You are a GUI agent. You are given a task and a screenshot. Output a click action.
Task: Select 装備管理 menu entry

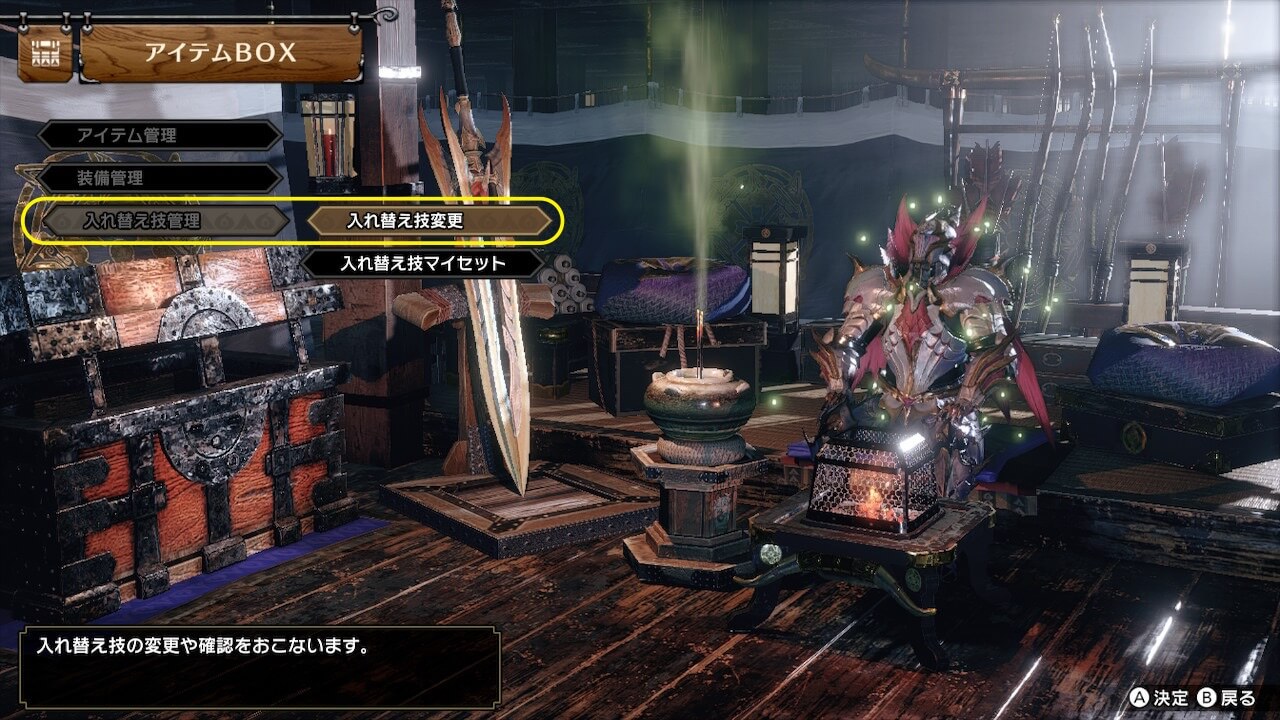coord(160,178)
